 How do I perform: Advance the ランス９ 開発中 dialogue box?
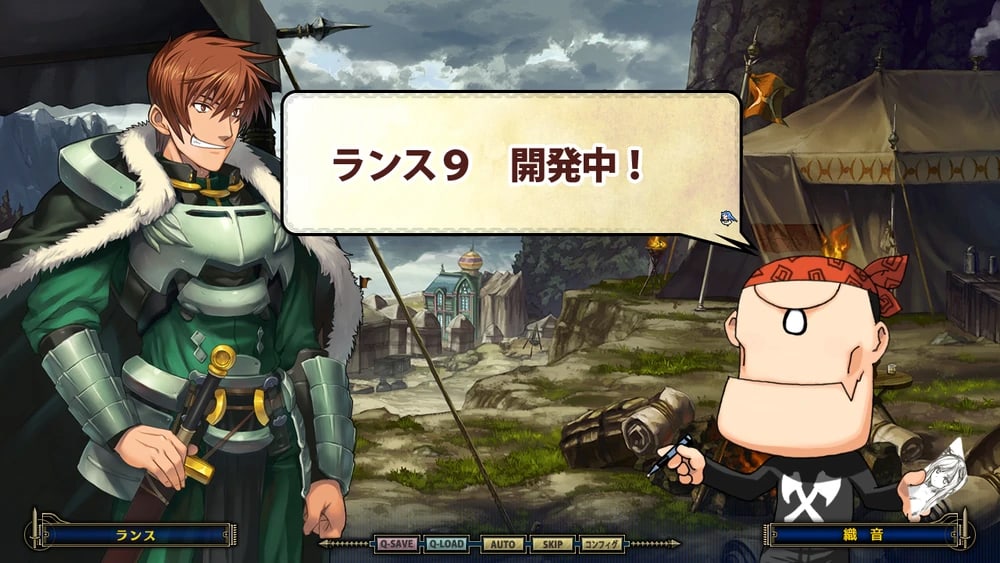510,165
